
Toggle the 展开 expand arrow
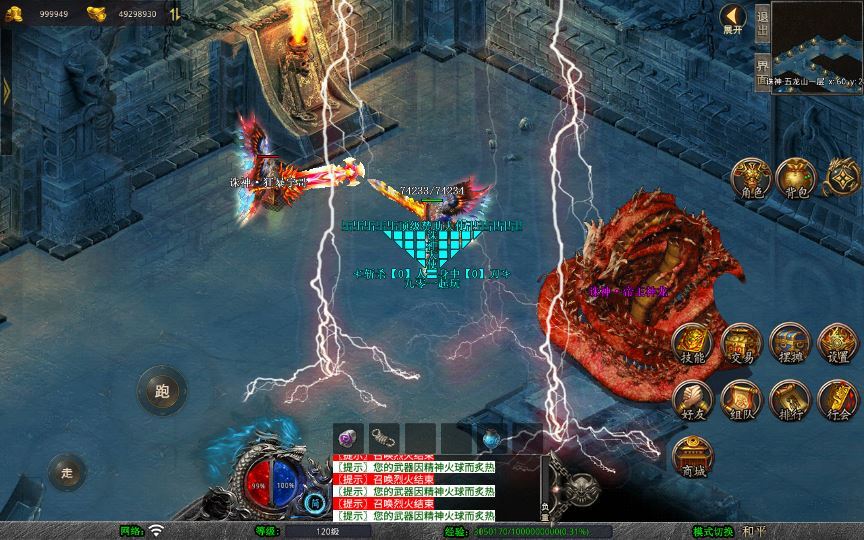[x=733, y=19]
